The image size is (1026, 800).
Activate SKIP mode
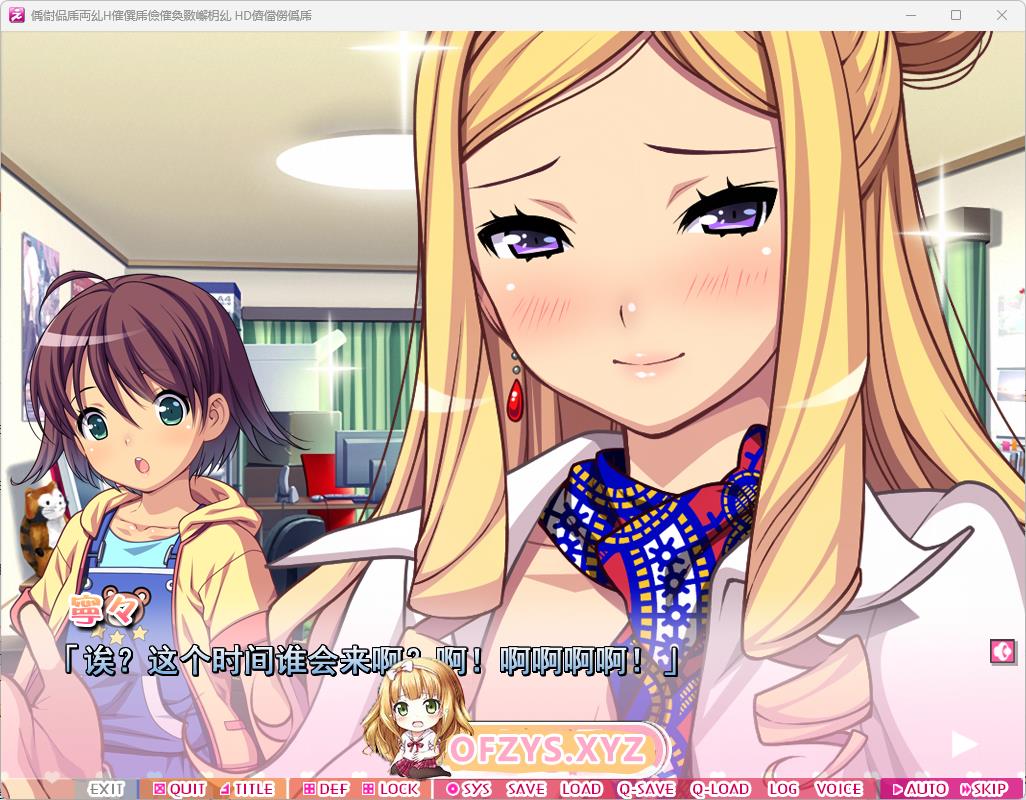[983, 789]
